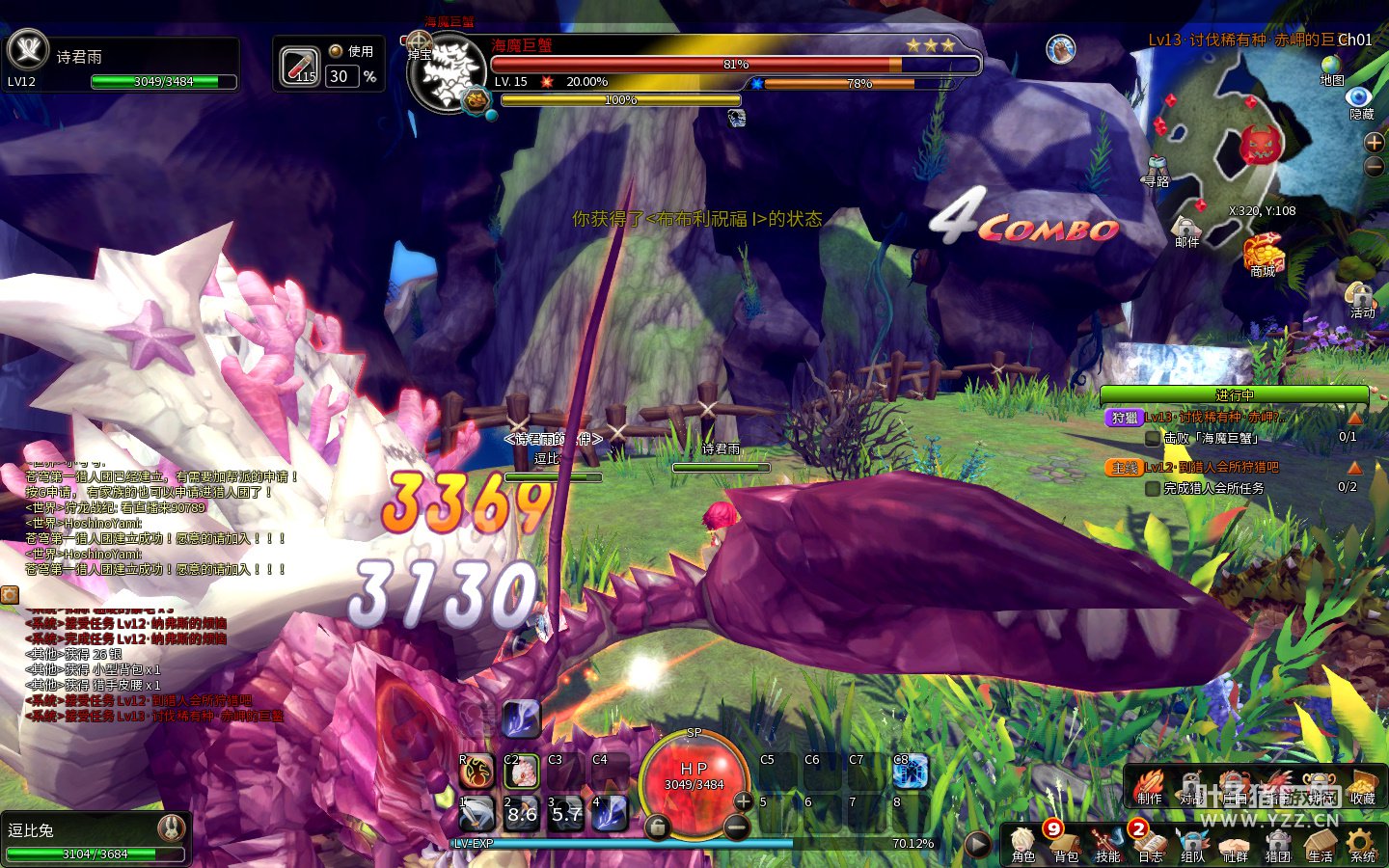
Task: Open the 商城 shop treasure icon
Action: pyautogui.click(x=1263, y=256)
